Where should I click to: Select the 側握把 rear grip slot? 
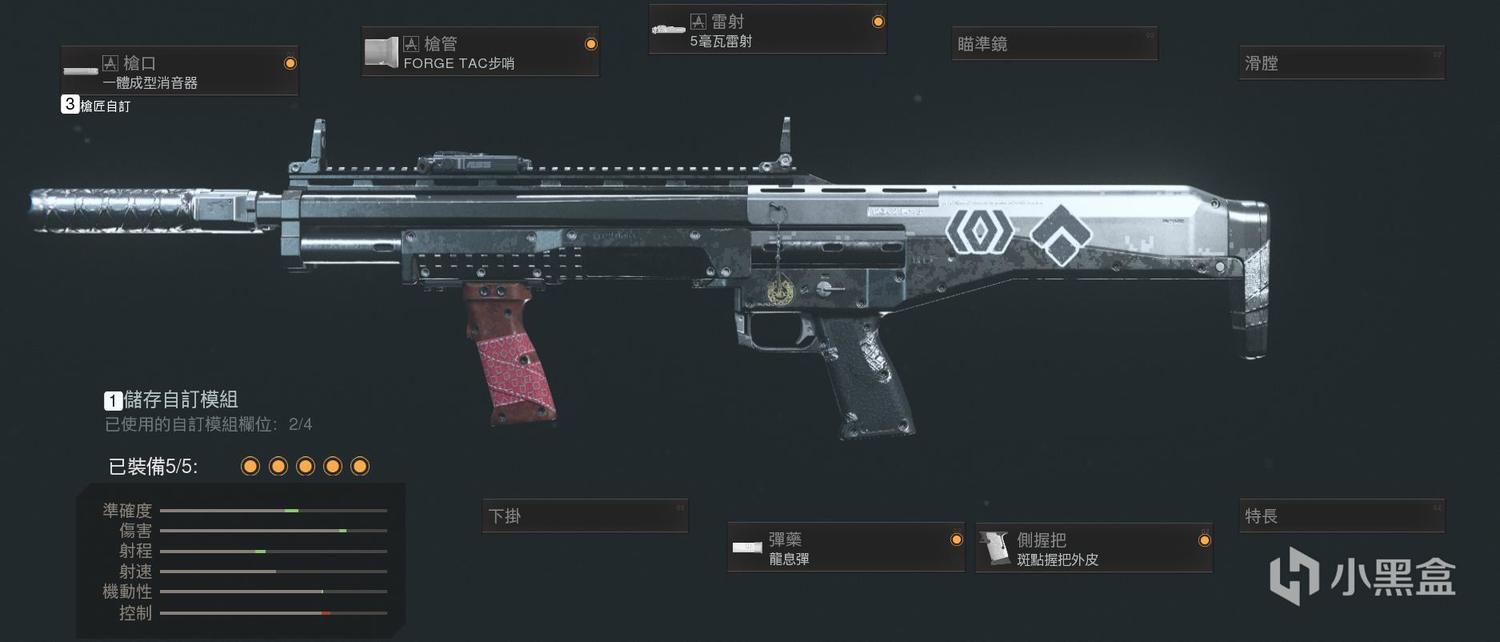(x=1094, y=548)
